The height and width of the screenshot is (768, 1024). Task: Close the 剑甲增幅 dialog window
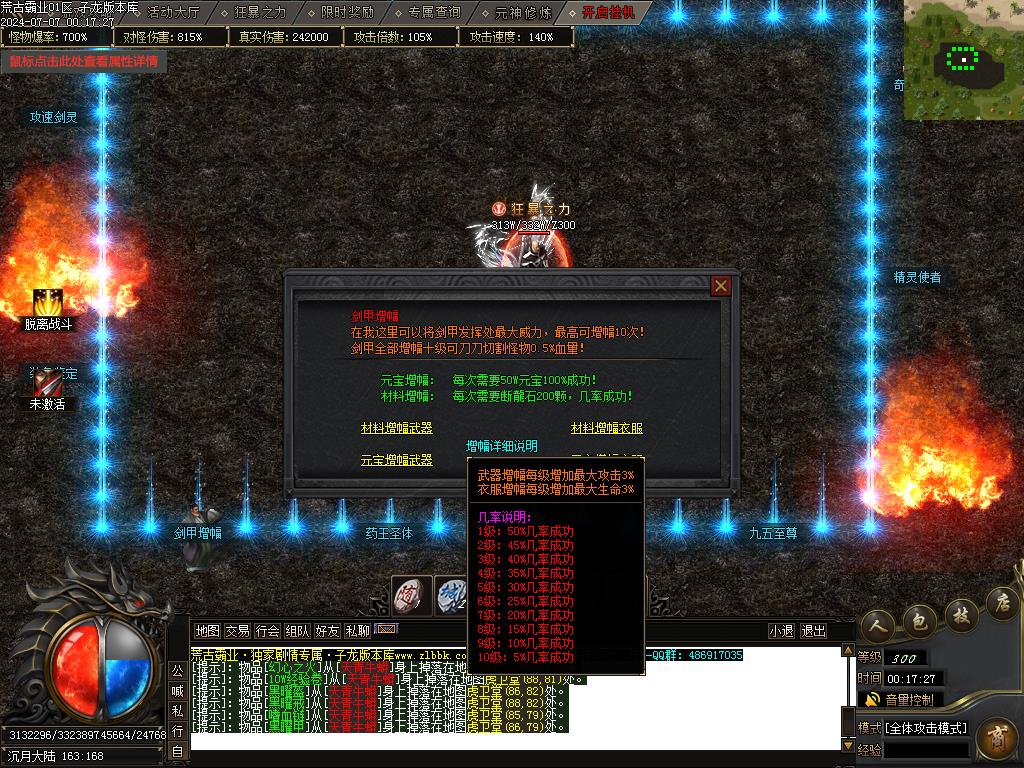(720, 286)
